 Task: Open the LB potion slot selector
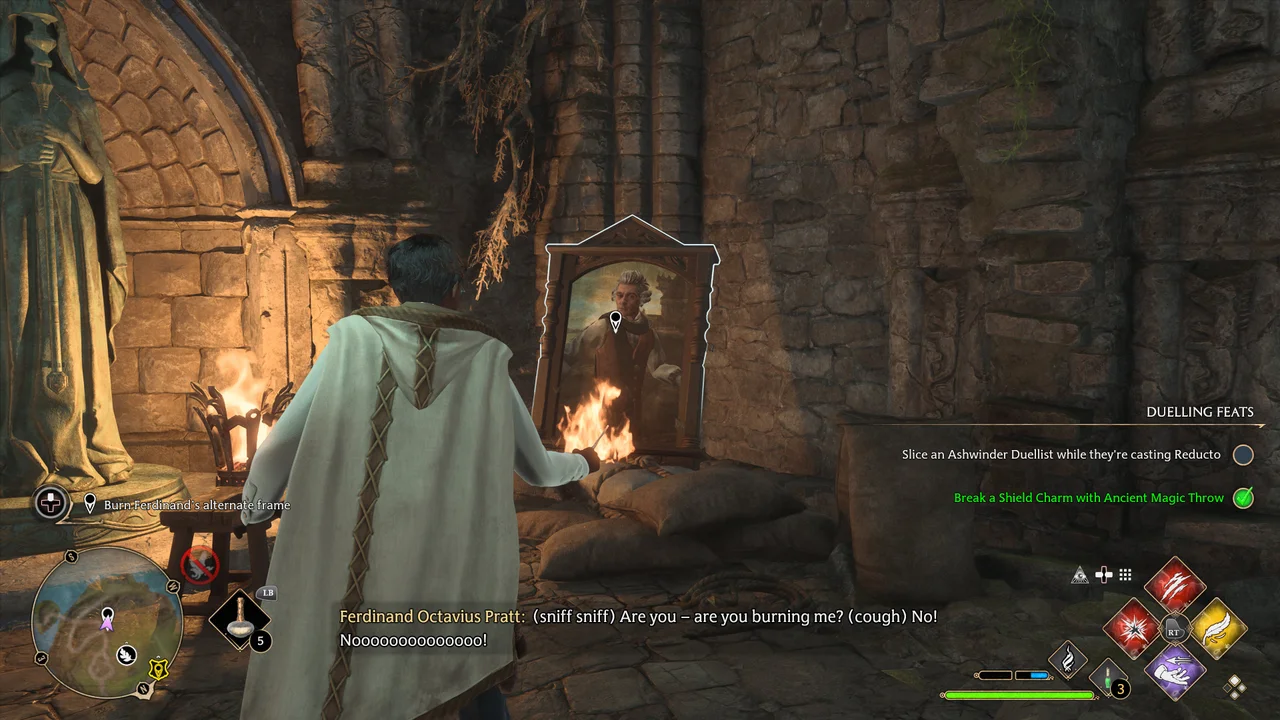click(x=240, y=620)
